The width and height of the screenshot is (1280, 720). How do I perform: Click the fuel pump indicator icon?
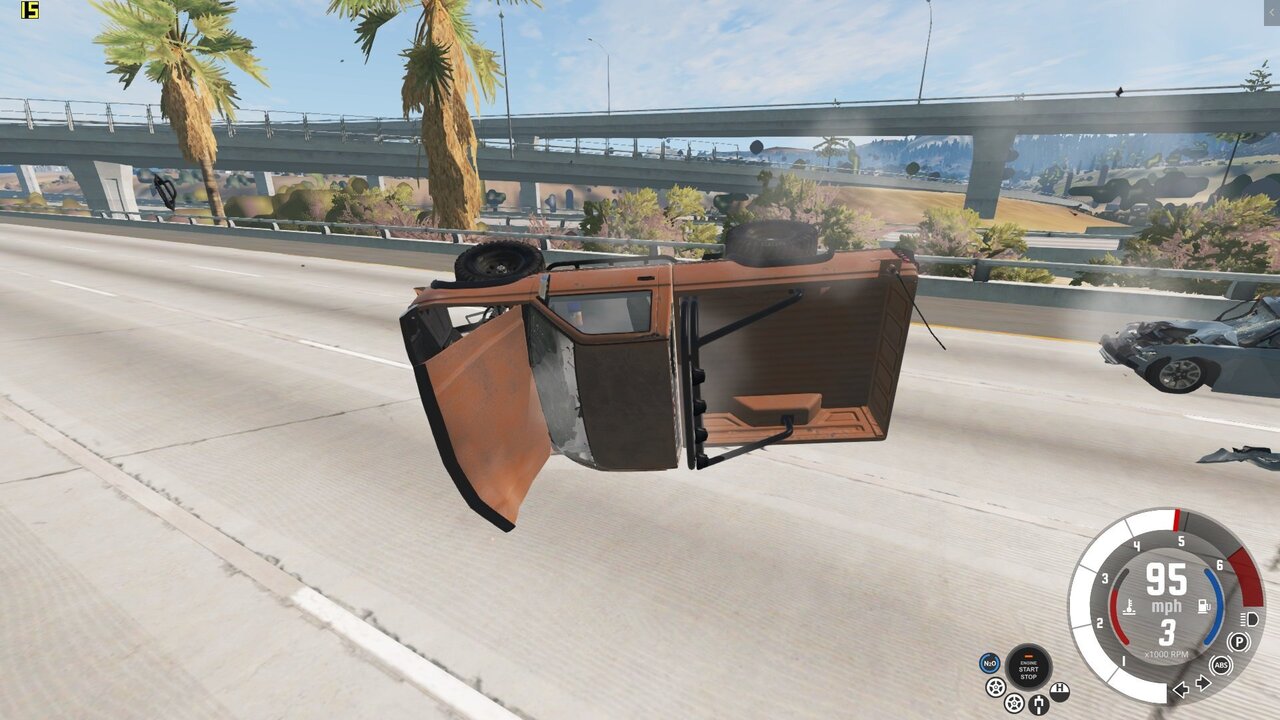[1203, 605]
